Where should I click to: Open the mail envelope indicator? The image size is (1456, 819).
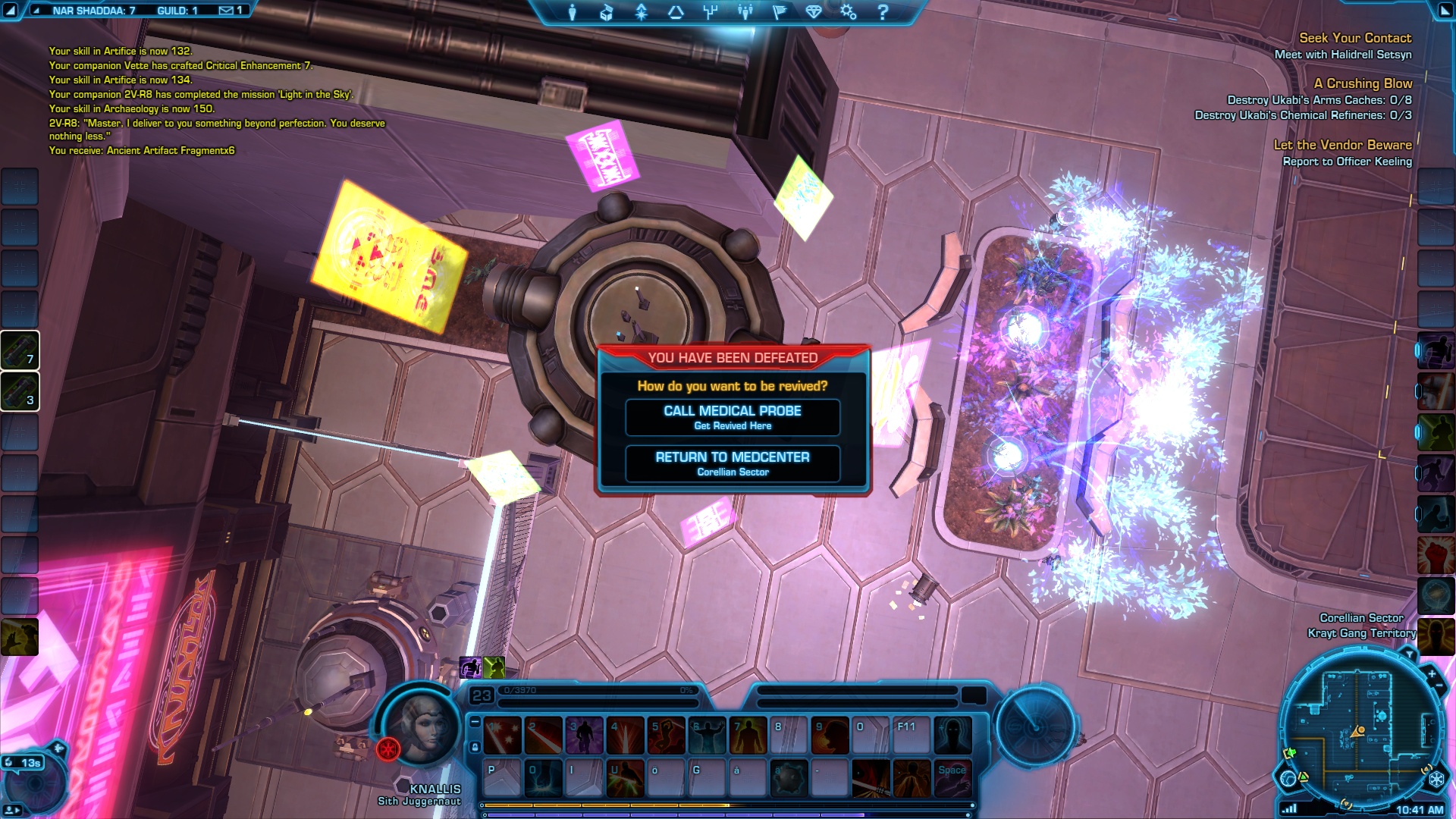[227, 11]
